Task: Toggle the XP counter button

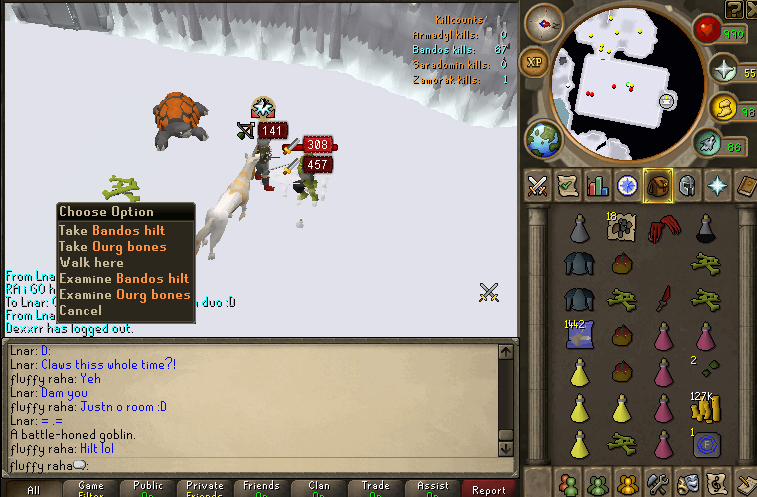Action: 535,61
